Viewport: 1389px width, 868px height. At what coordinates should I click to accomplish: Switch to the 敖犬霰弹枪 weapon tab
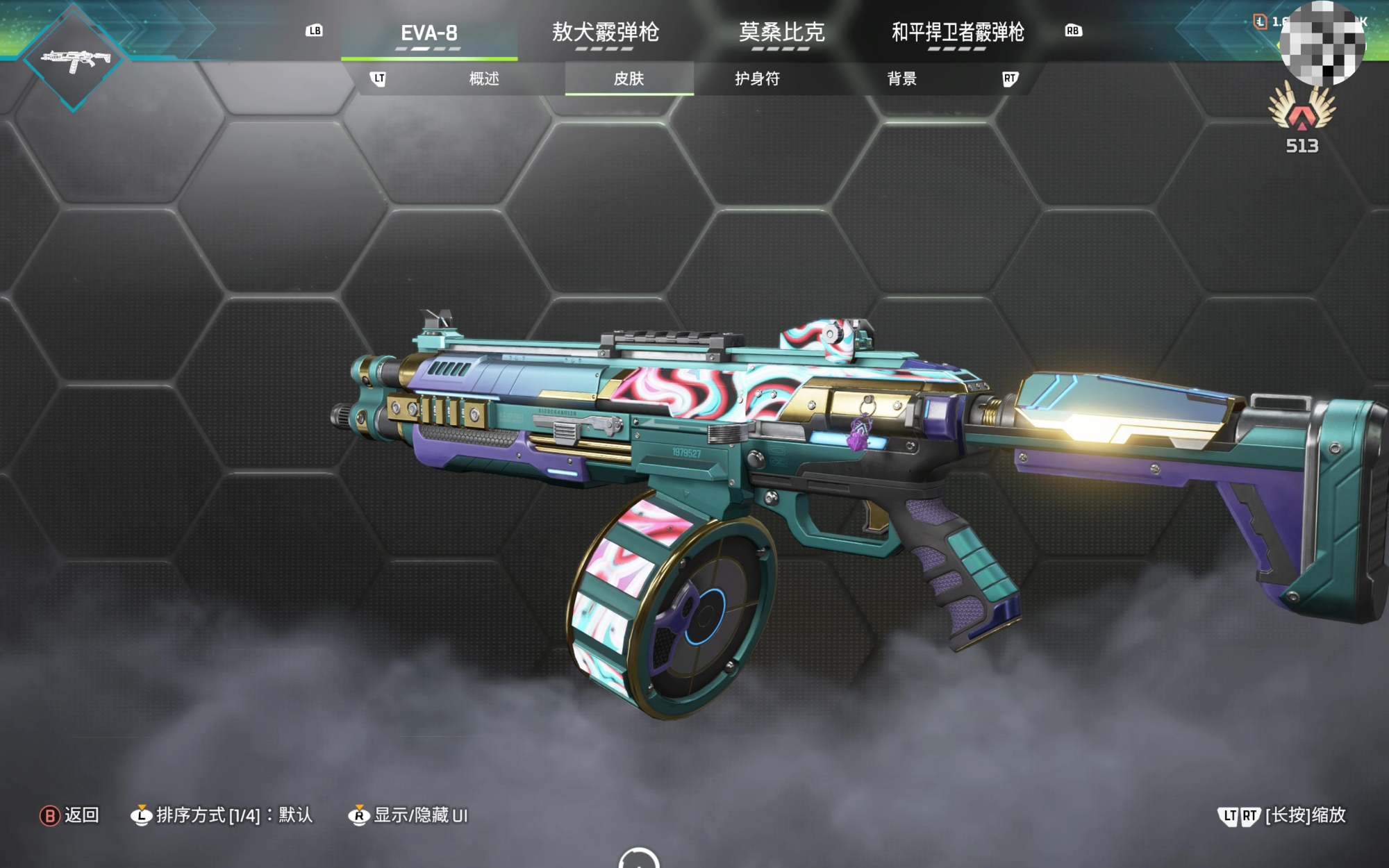(605, 33)
